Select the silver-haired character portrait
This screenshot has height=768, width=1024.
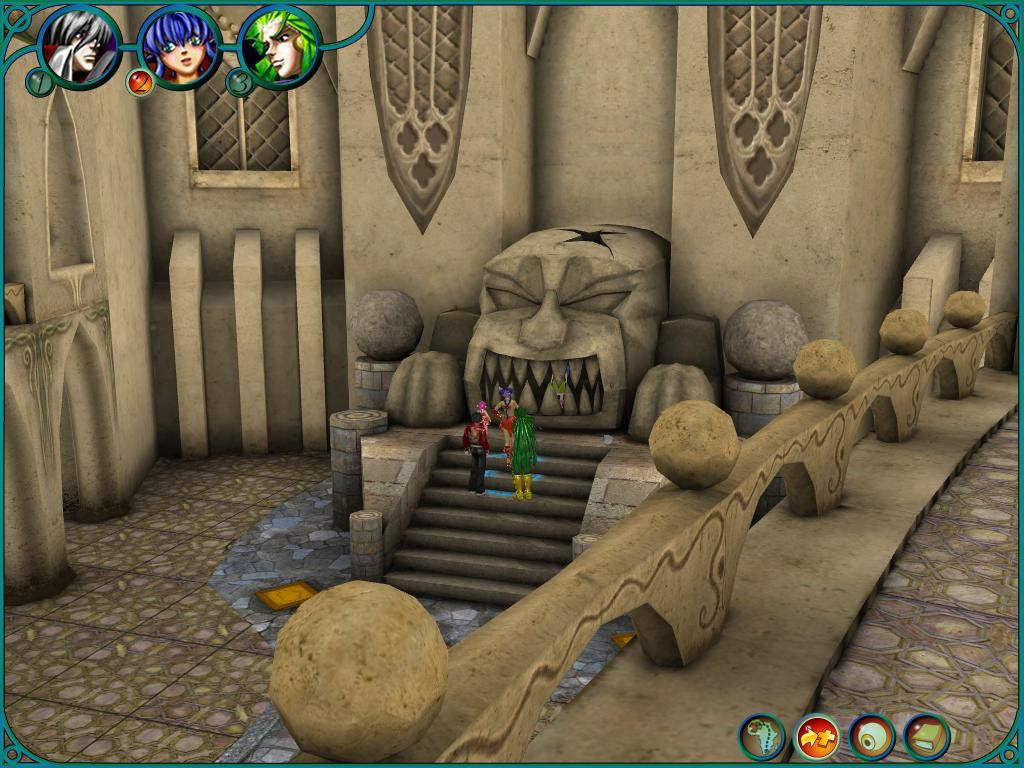(80, 44)
